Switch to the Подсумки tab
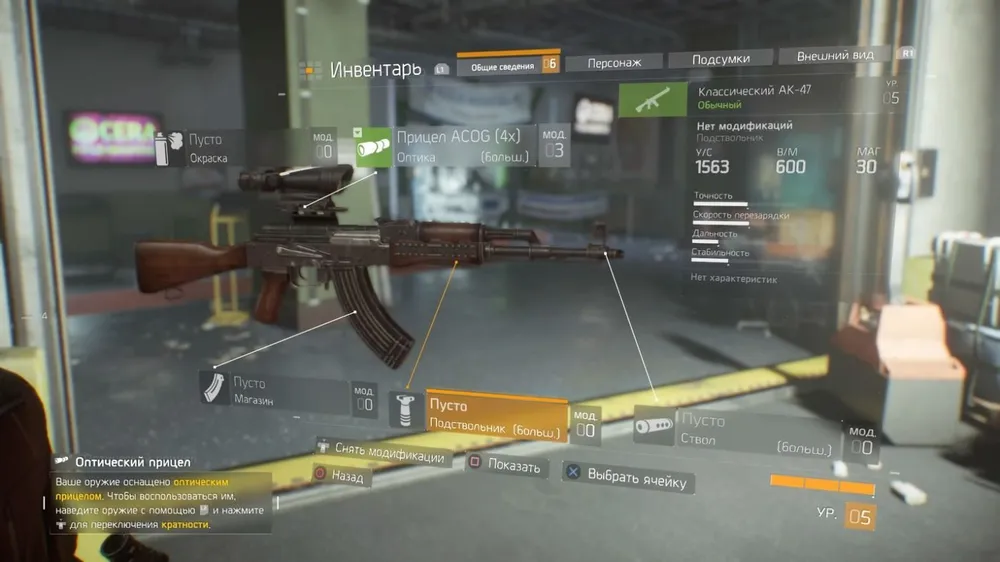 (x=720, y=59)
